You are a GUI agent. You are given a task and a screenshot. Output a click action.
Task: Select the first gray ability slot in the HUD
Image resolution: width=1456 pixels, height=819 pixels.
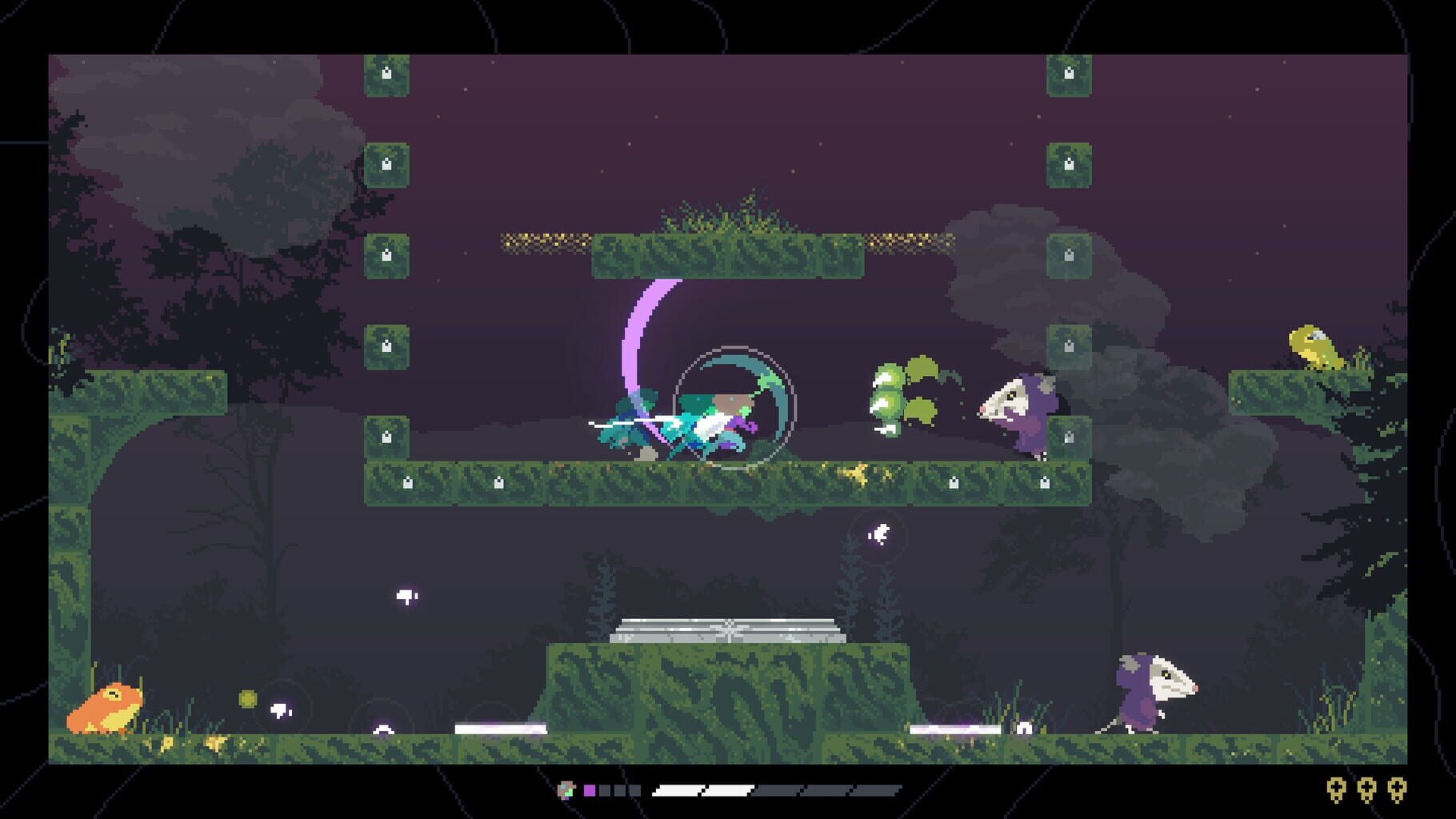pyautogui.click(x=604, y=789)
